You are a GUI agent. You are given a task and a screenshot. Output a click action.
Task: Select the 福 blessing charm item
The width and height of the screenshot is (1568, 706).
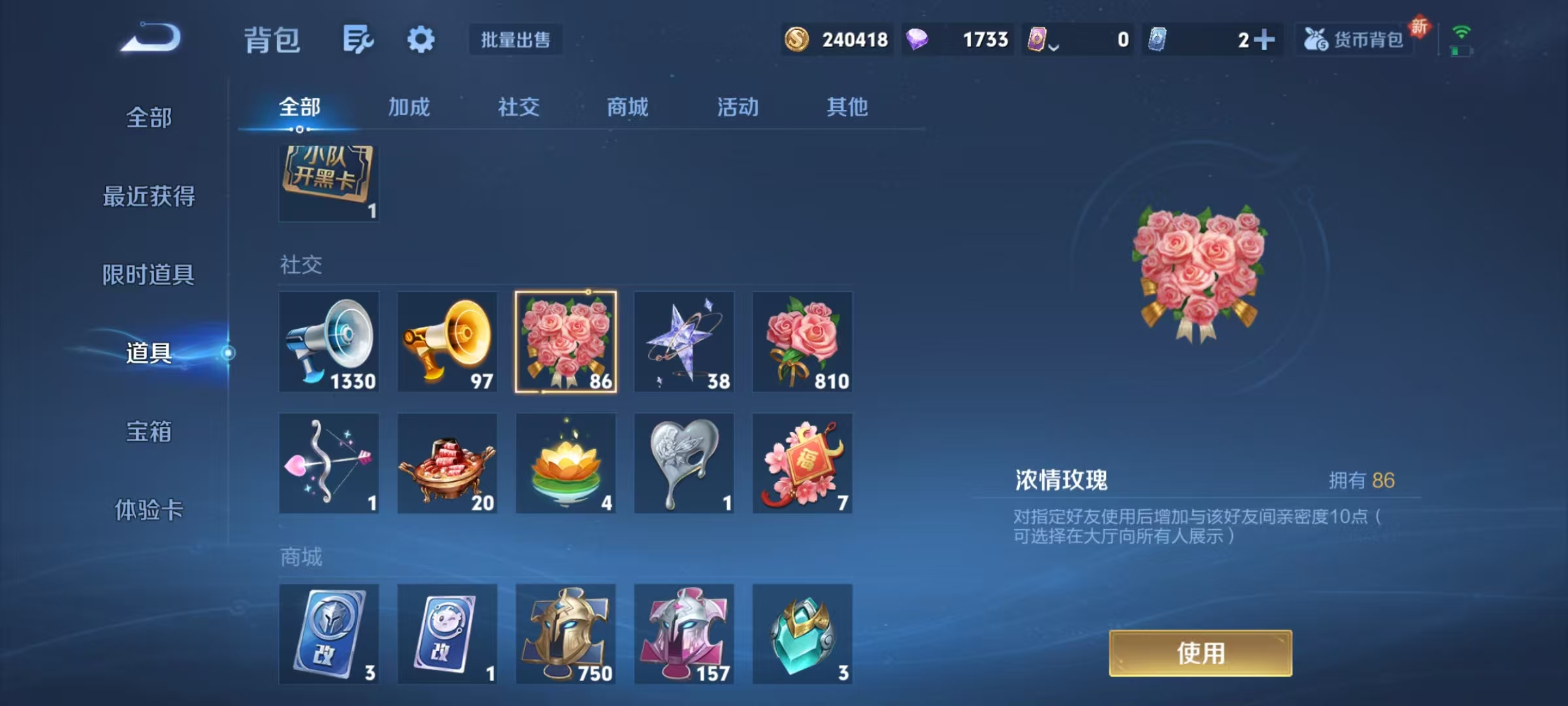[x=802, y=464]
